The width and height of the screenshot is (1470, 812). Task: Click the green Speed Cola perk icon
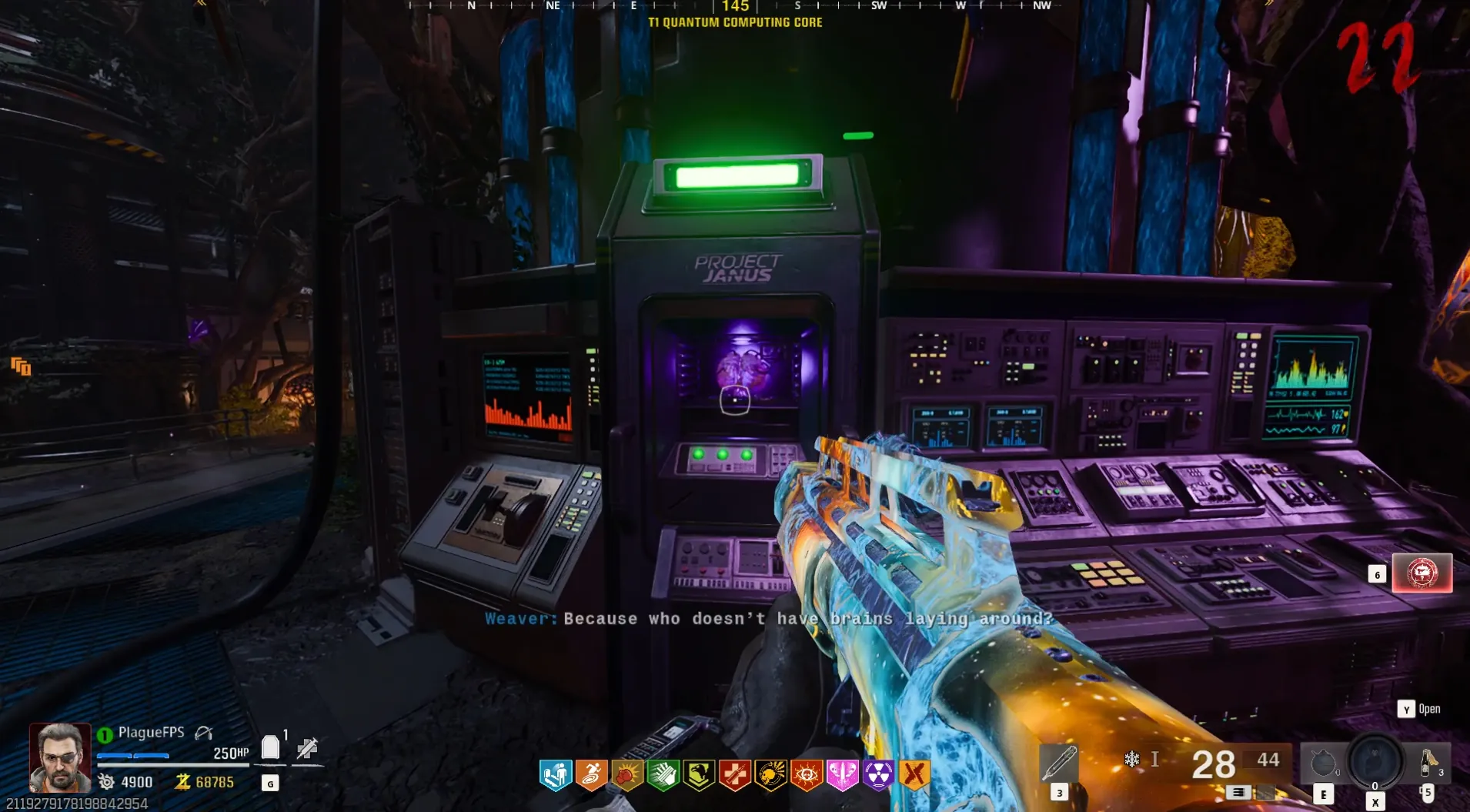663,775
